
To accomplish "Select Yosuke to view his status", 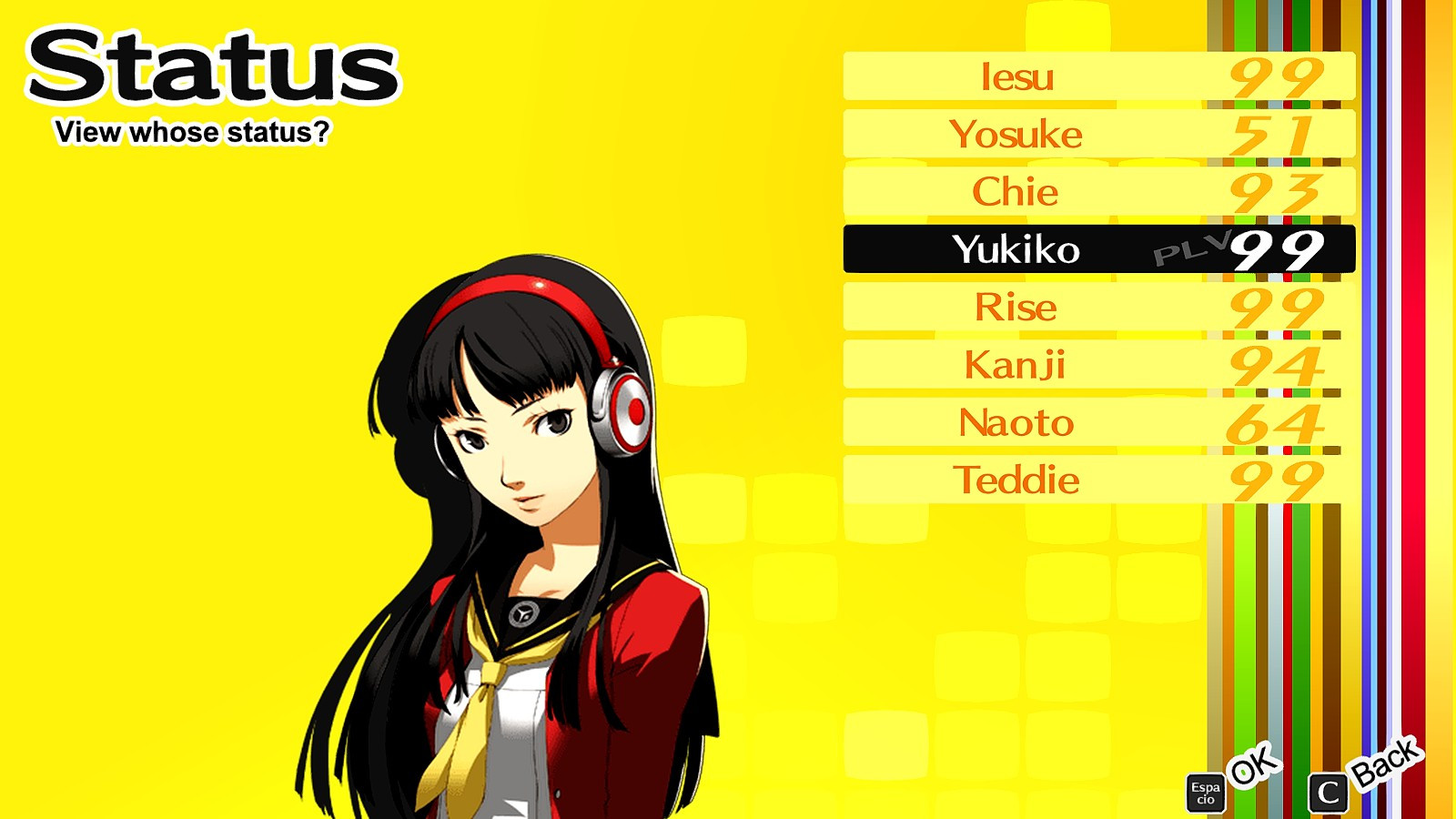I will 1019,134.
